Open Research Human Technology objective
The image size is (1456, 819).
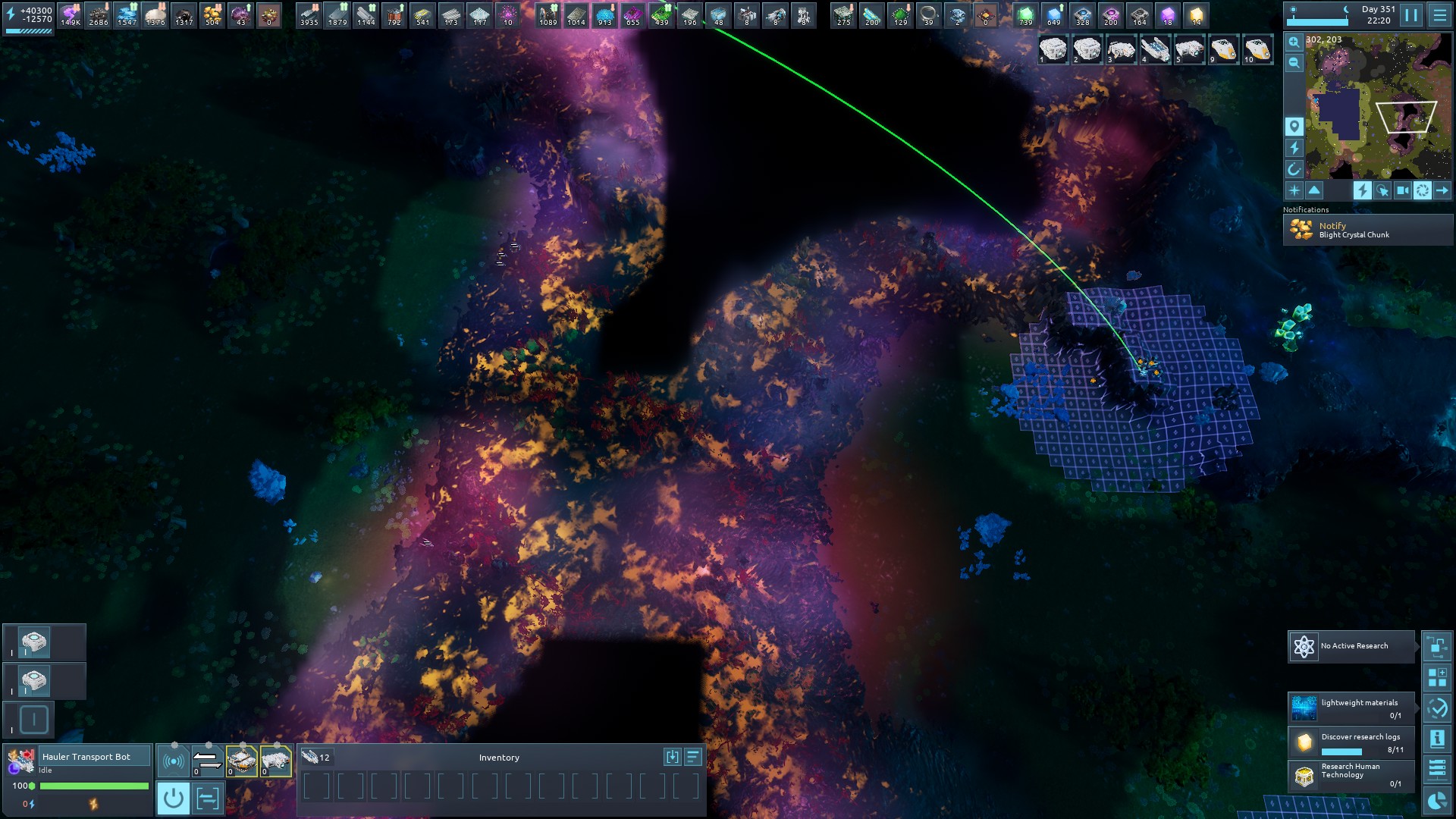(x=1351, y=775)
